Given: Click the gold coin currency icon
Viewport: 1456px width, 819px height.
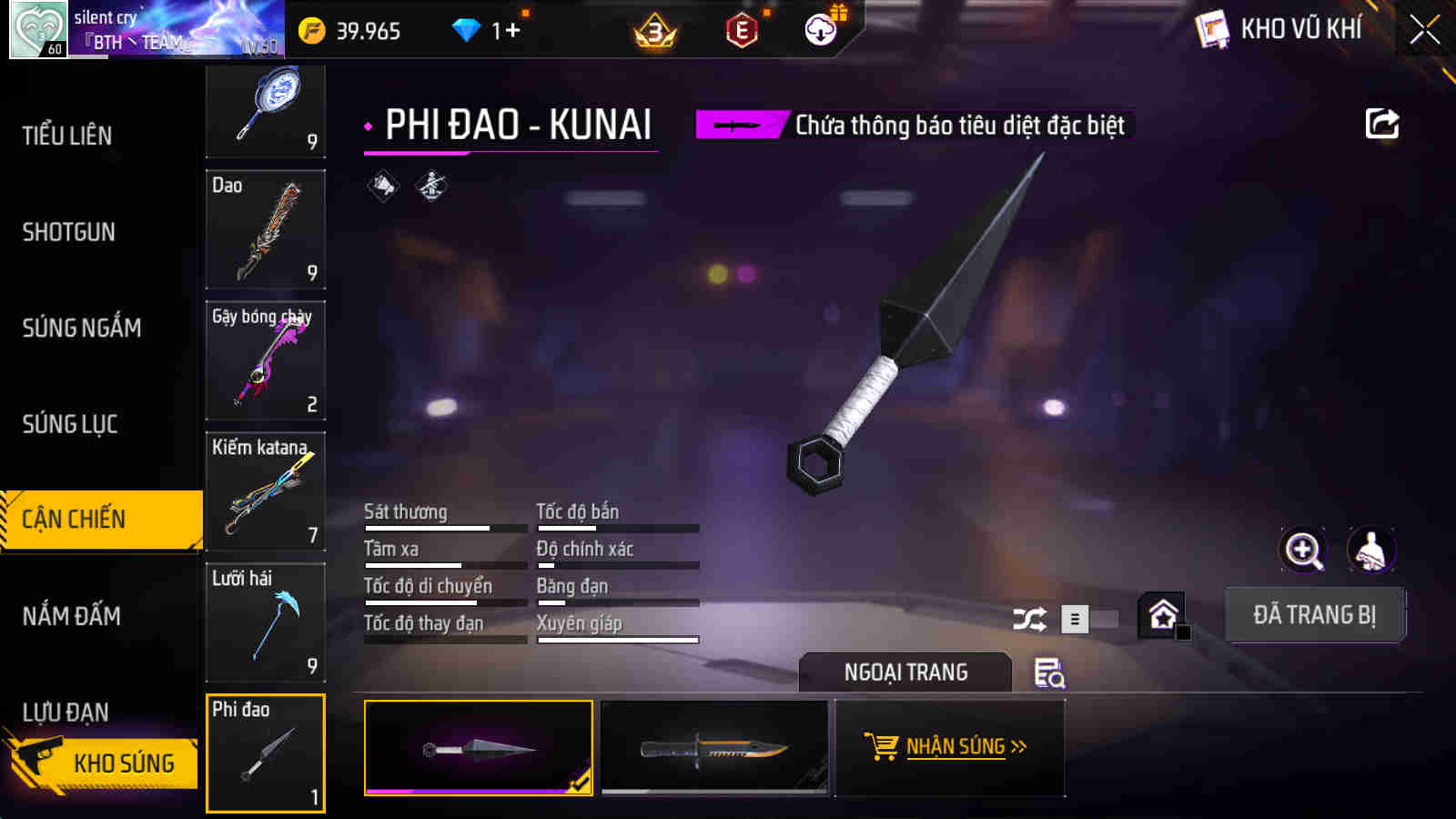Looking at the screenshot, I should (310, 29).
